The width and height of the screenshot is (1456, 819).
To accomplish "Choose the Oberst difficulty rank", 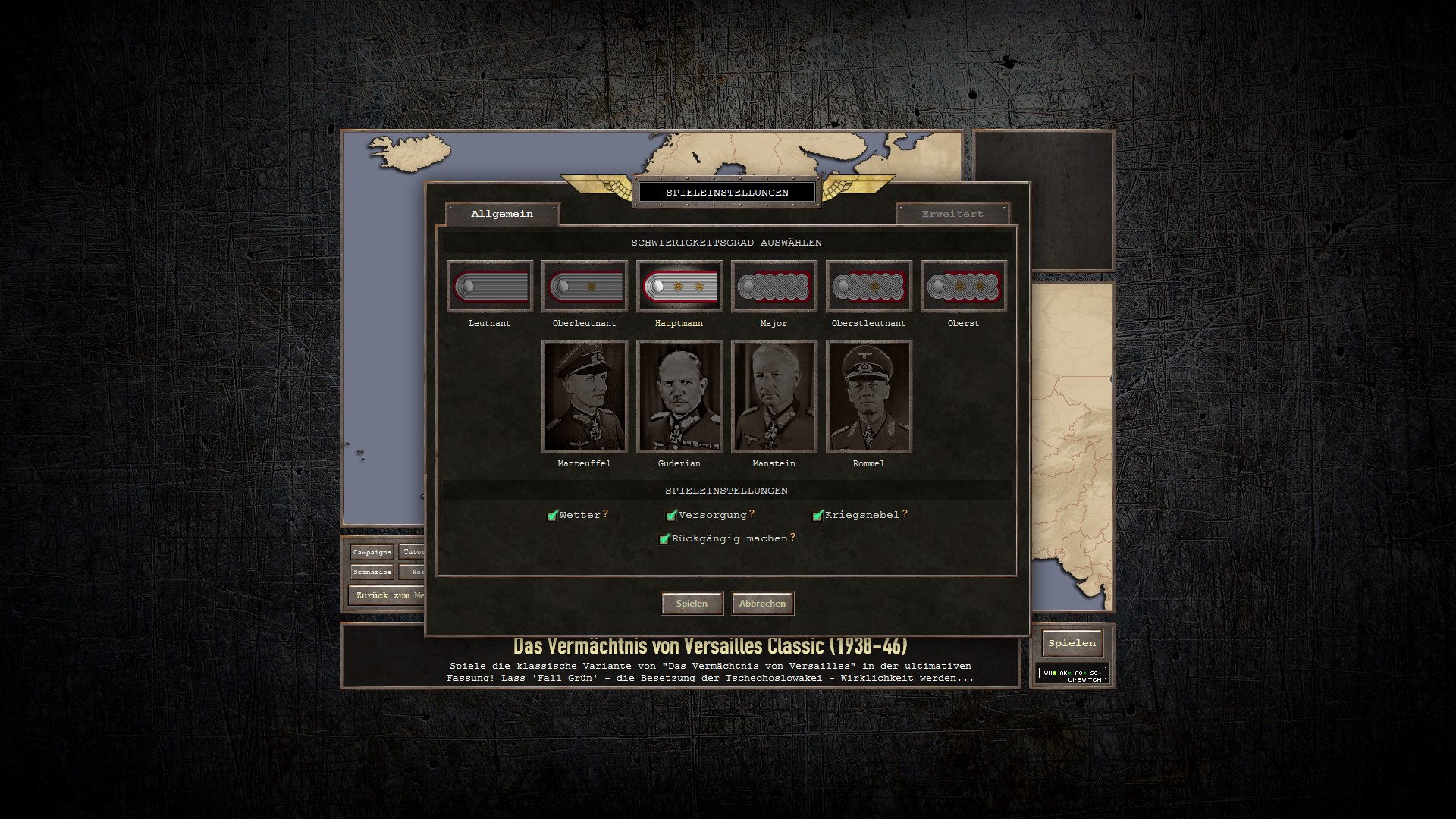I will point(963,287).
